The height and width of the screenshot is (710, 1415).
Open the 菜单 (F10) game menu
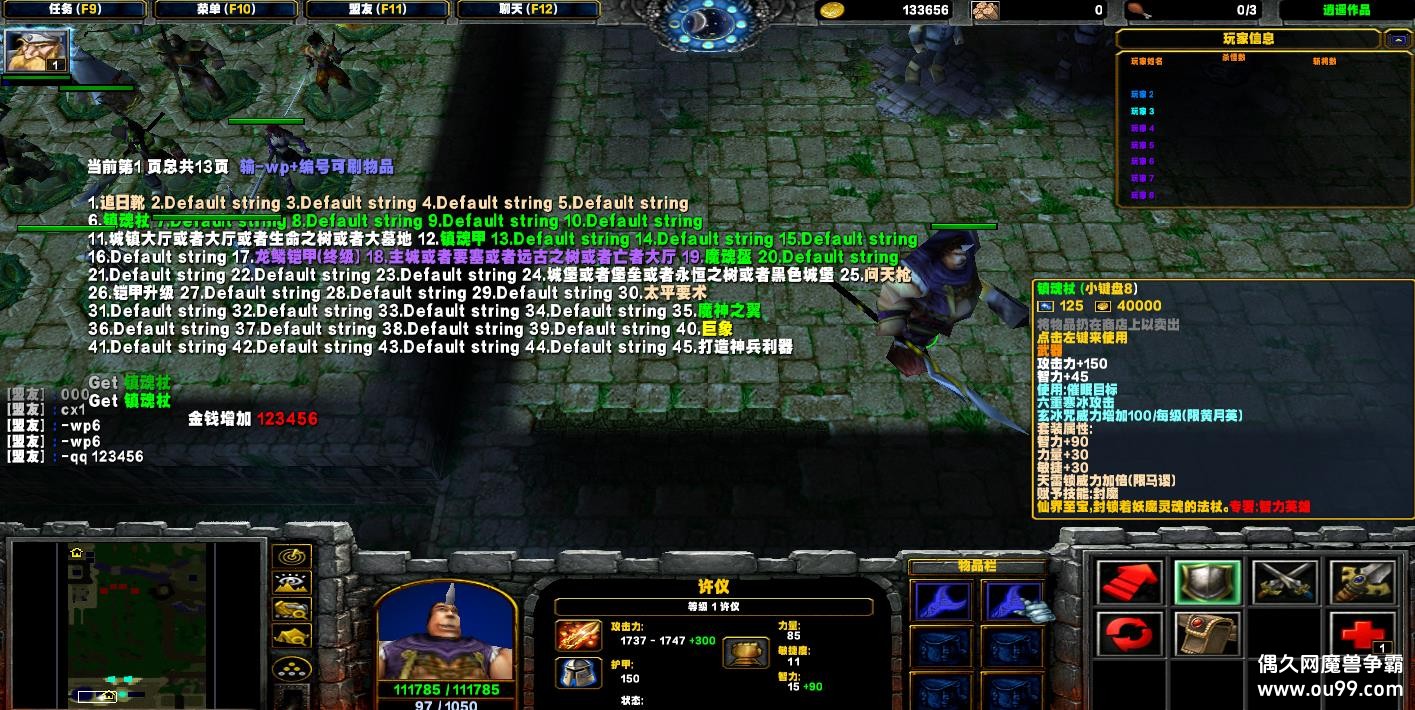click(226, 10)
